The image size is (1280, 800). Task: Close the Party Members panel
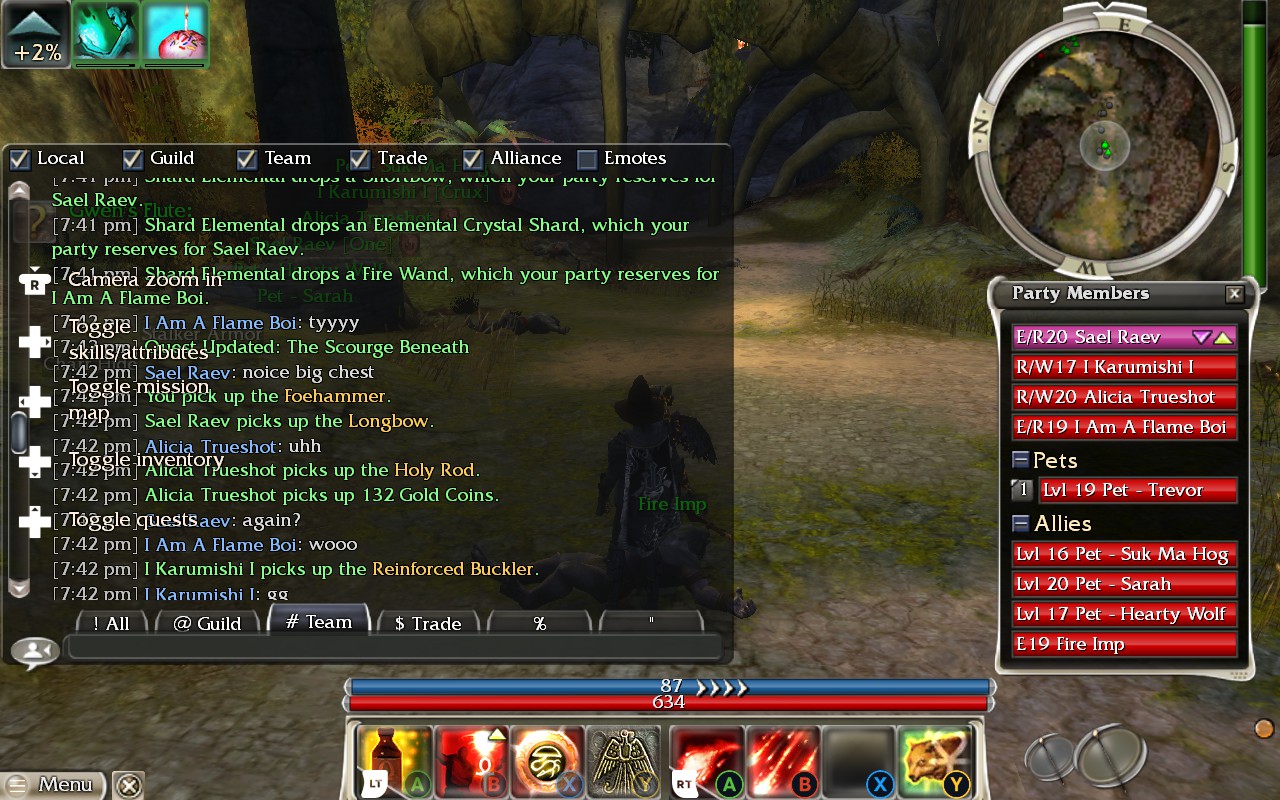point(1235,294)
